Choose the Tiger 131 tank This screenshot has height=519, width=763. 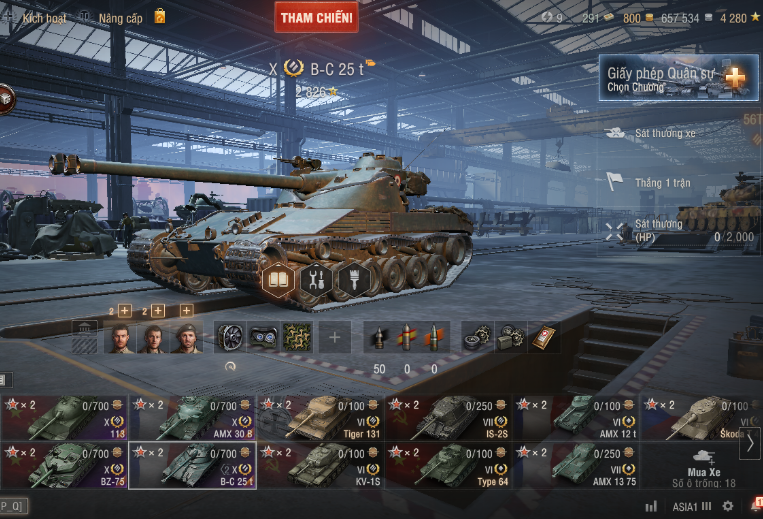[x=320, y=418]
